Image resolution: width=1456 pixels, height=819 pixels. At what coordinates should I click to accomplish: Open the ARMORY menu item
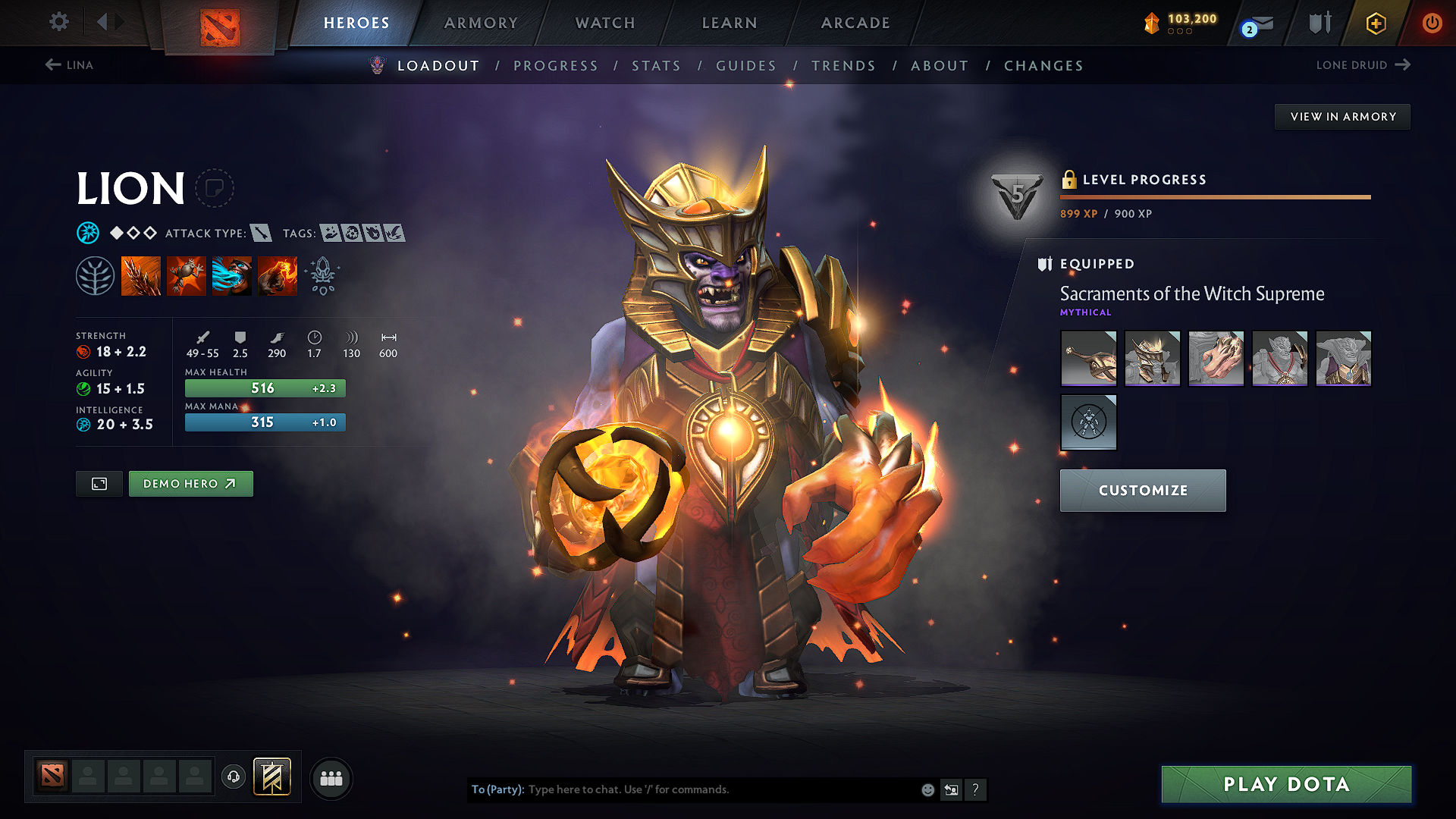pos(481,24)
